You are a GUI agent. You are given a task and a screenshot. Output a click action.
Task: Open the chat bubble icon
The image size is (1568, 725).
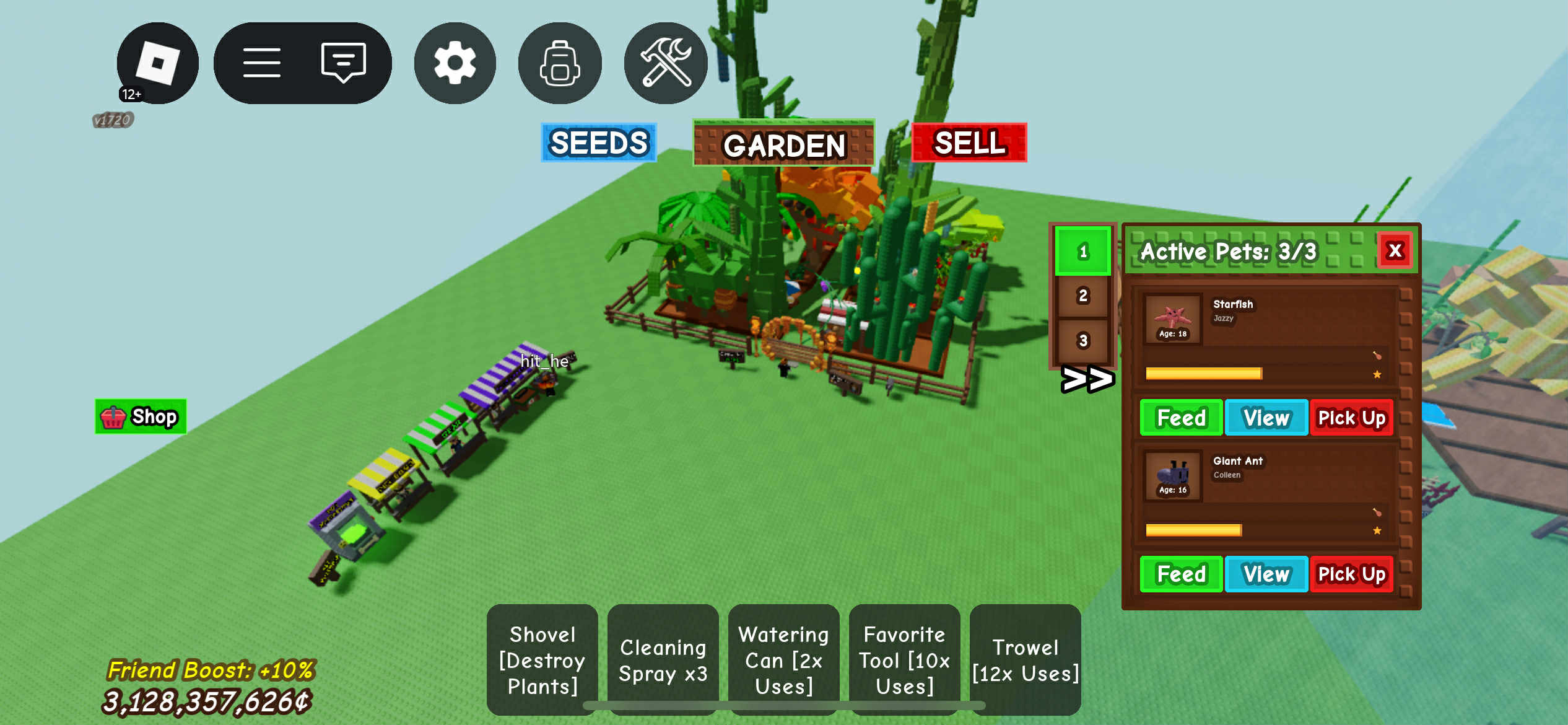point(343,63)
